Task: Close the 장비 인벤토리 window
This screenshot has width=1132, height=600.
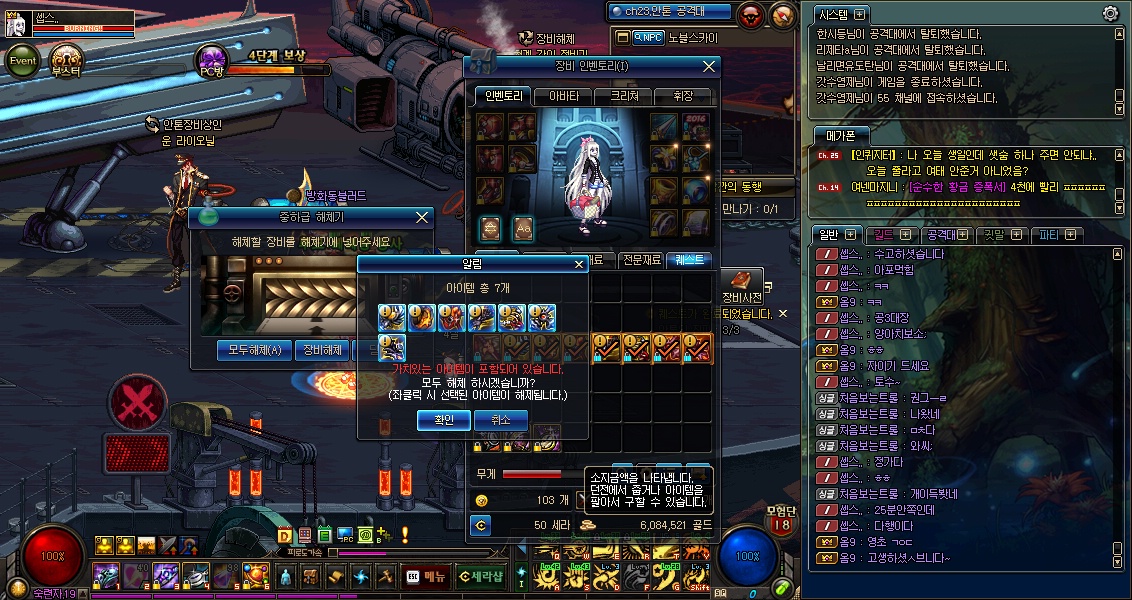Action: [709, 67]
